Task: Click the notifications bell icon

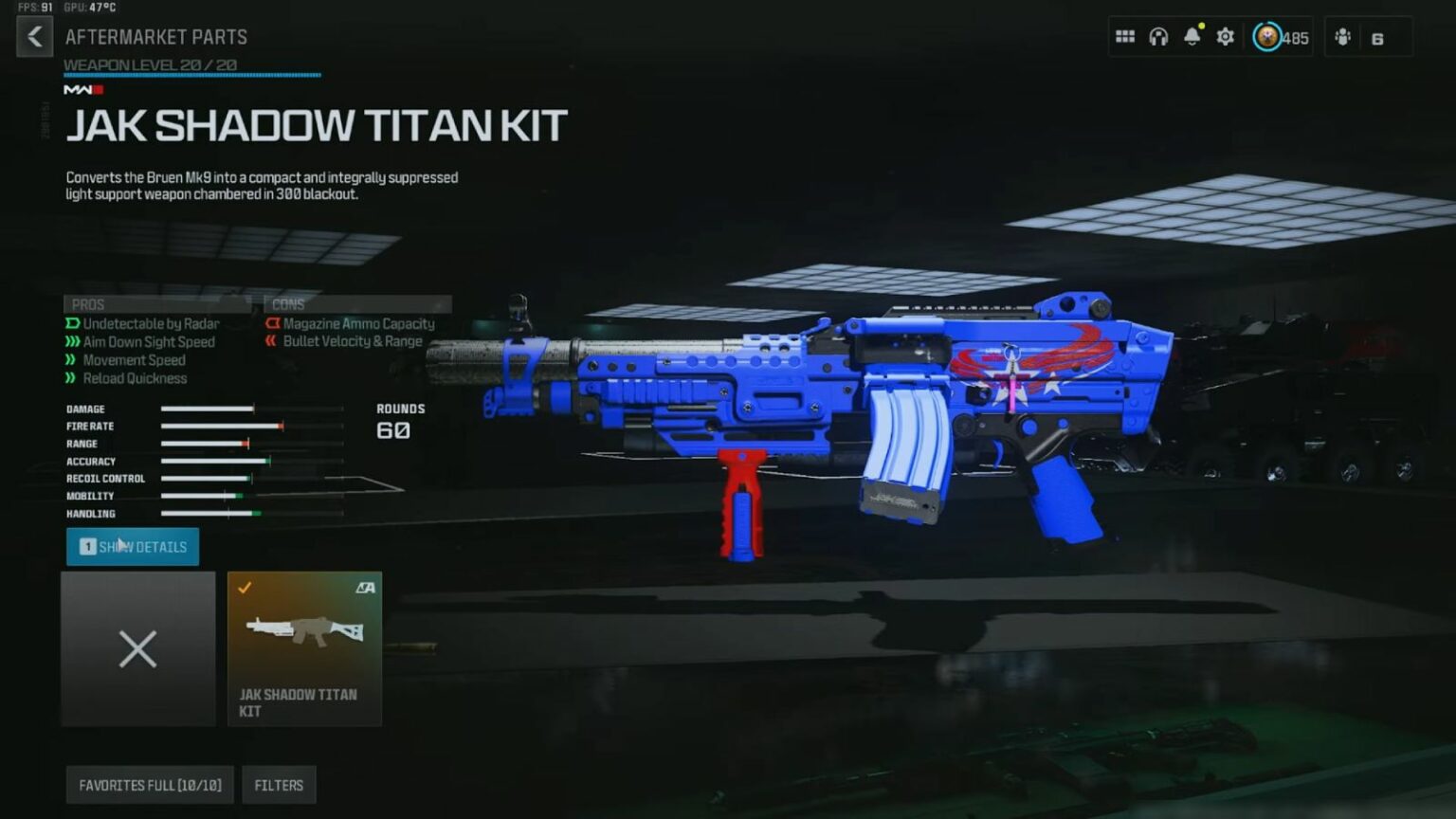Action: point(1192,36)
